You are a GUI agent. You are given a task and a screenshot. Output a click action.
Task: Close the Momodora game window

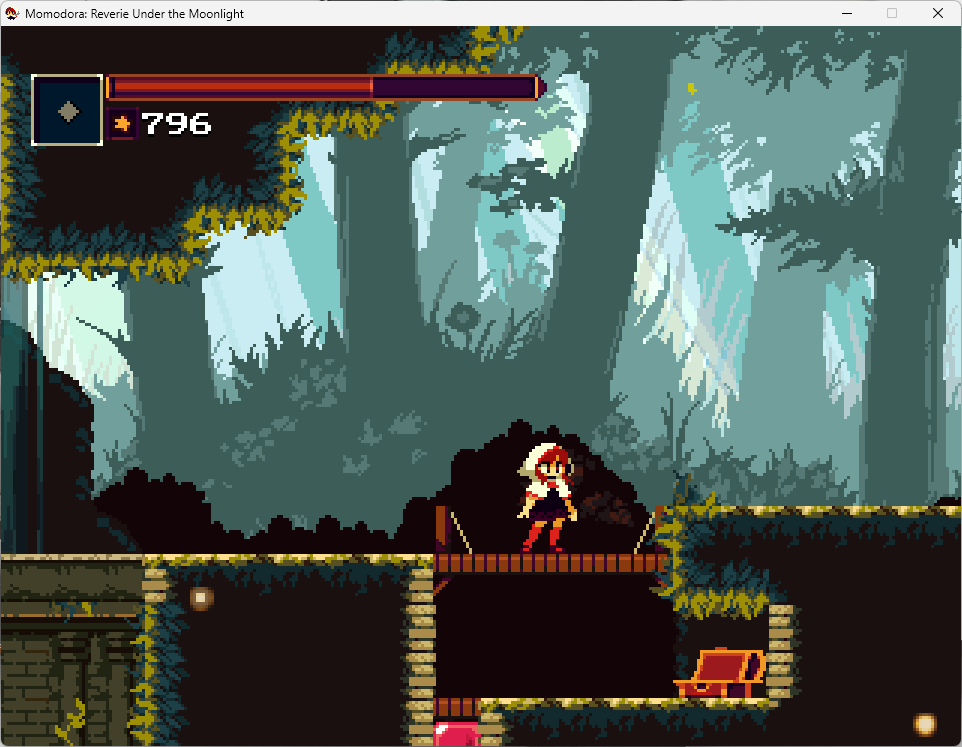pos(937,14)
